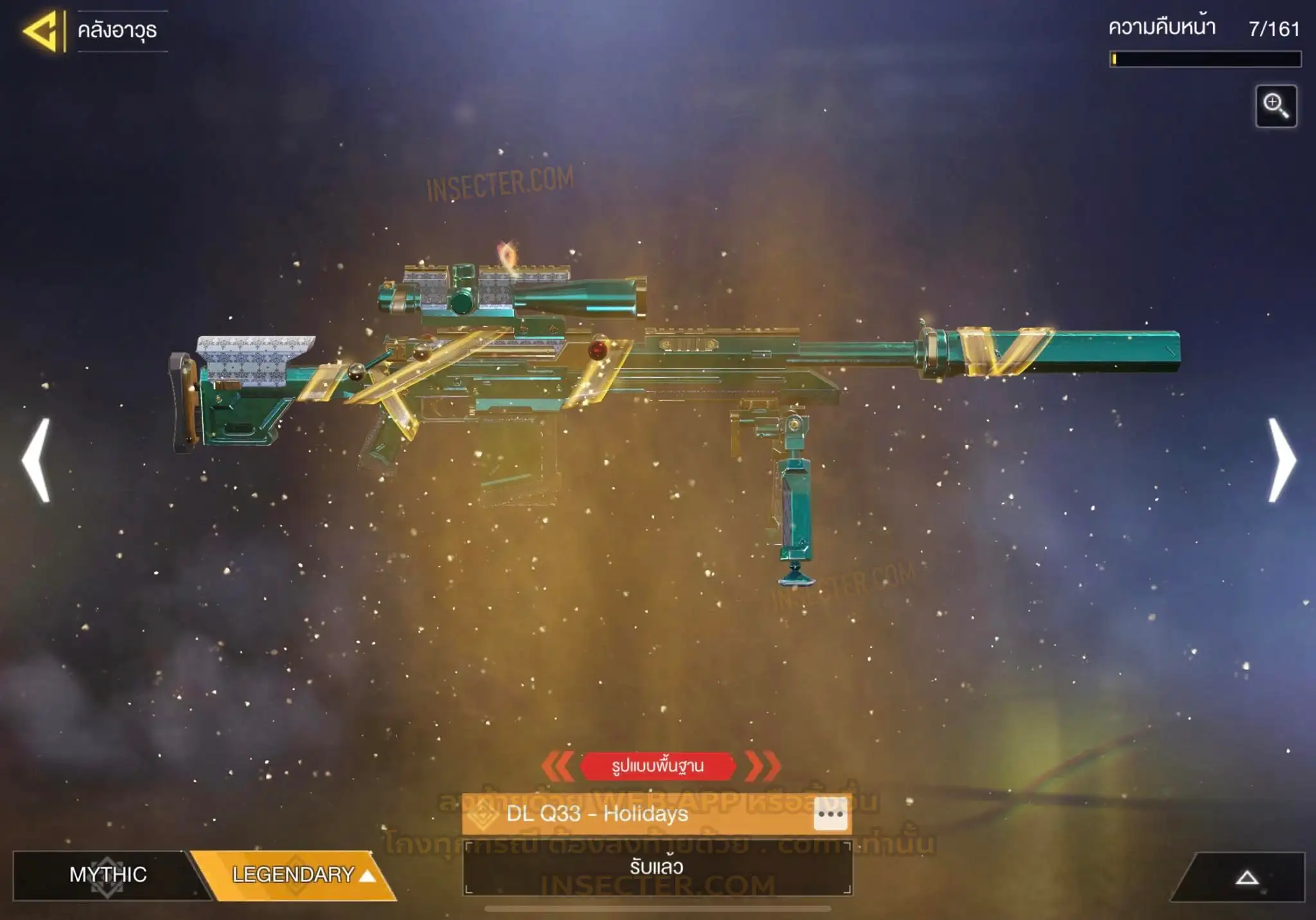The height and width of the screenshot is (920, 1316).
Task: Switch weapon form with left red chevrons
Action: pos(558,766)
